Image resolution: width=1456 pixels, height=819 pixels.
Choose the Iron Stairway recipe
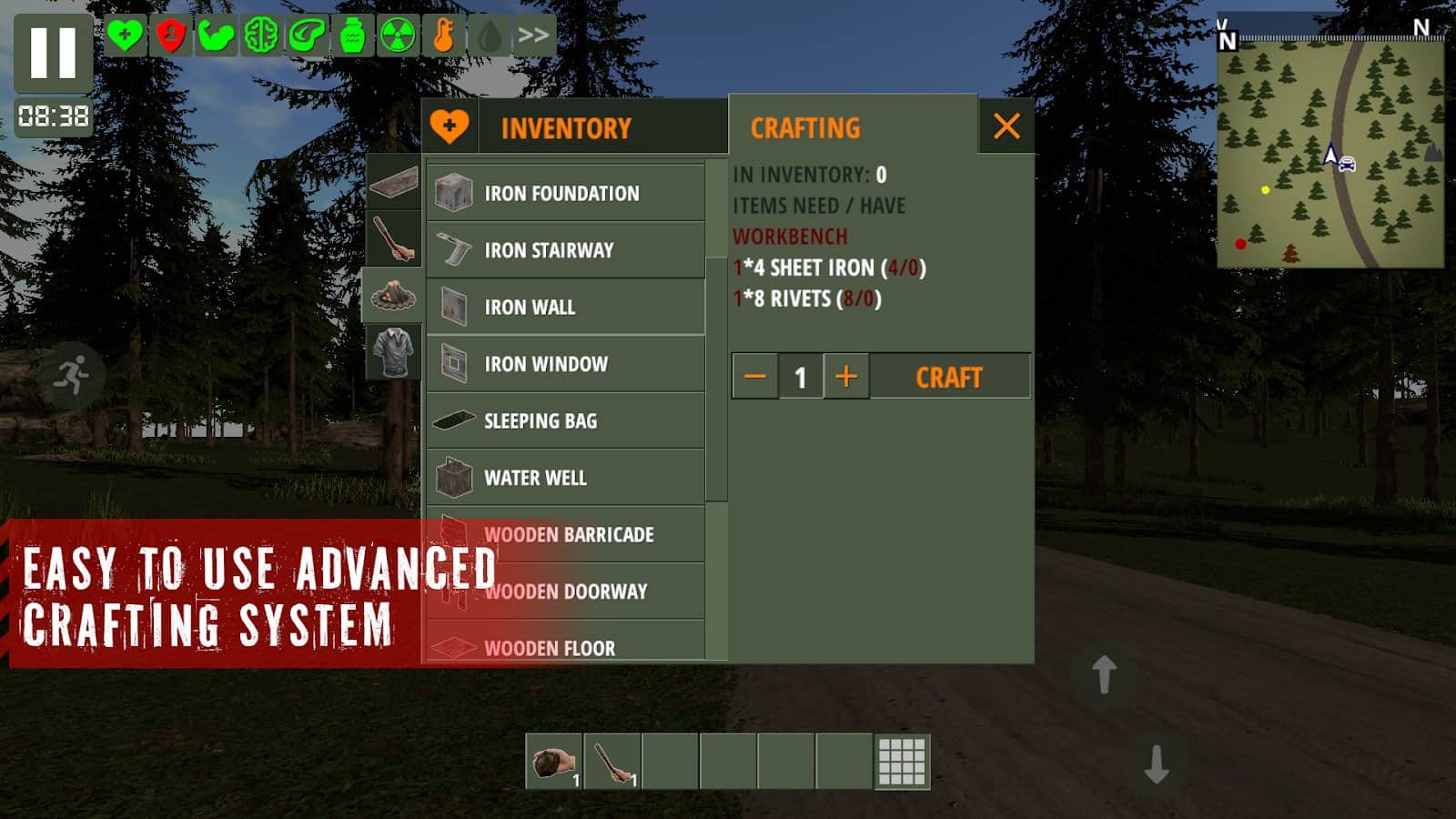[x=565, y=250]
